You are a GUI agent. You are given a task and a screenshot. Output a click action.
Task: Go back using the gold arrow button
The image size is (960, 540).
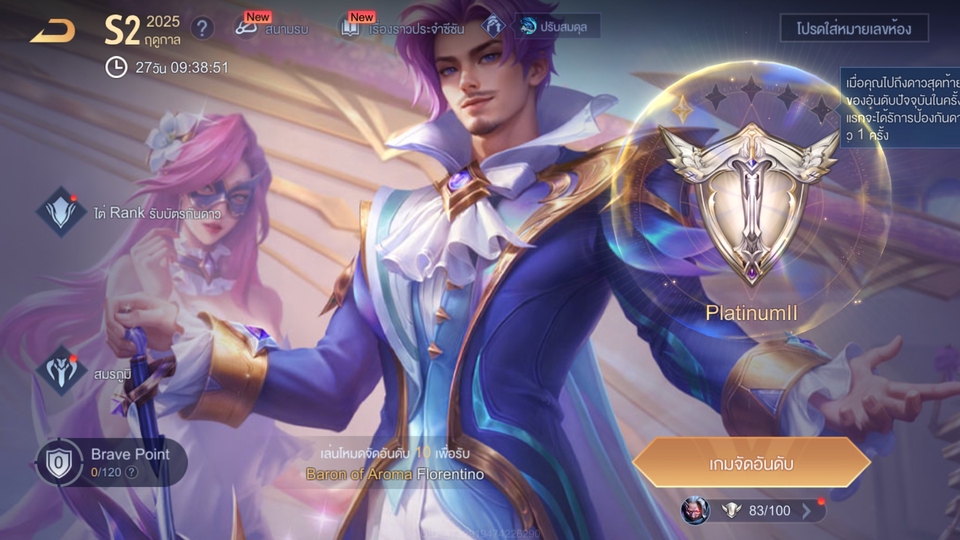[52, 31]
